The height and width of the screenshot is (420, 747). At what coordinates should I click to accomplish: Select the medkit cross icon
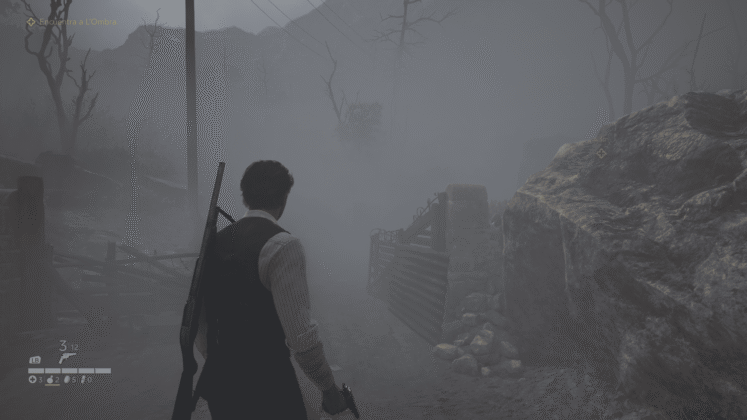point(32,380)
